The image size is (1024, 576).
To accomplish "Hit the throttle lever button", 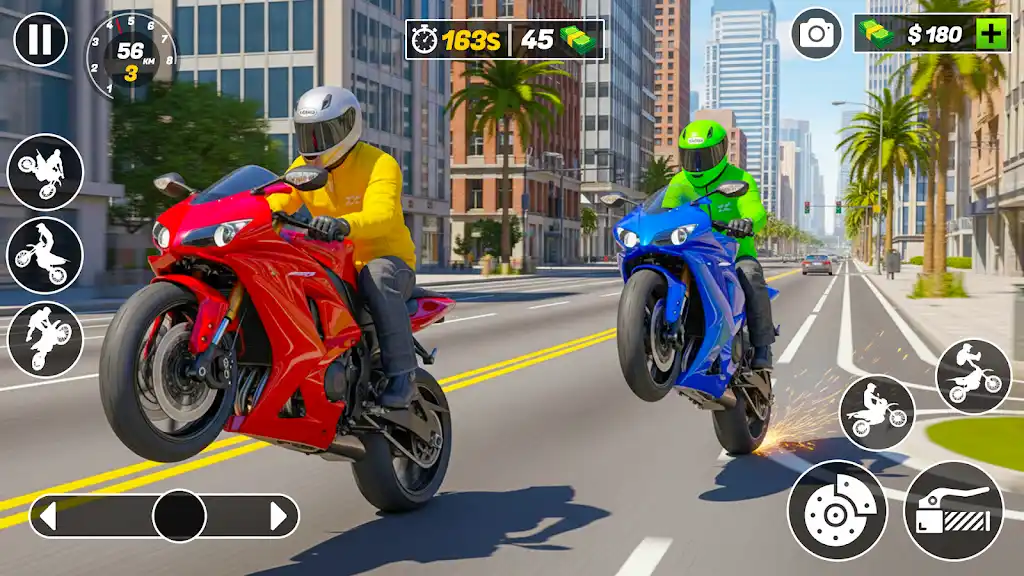I will pos(953,510).
